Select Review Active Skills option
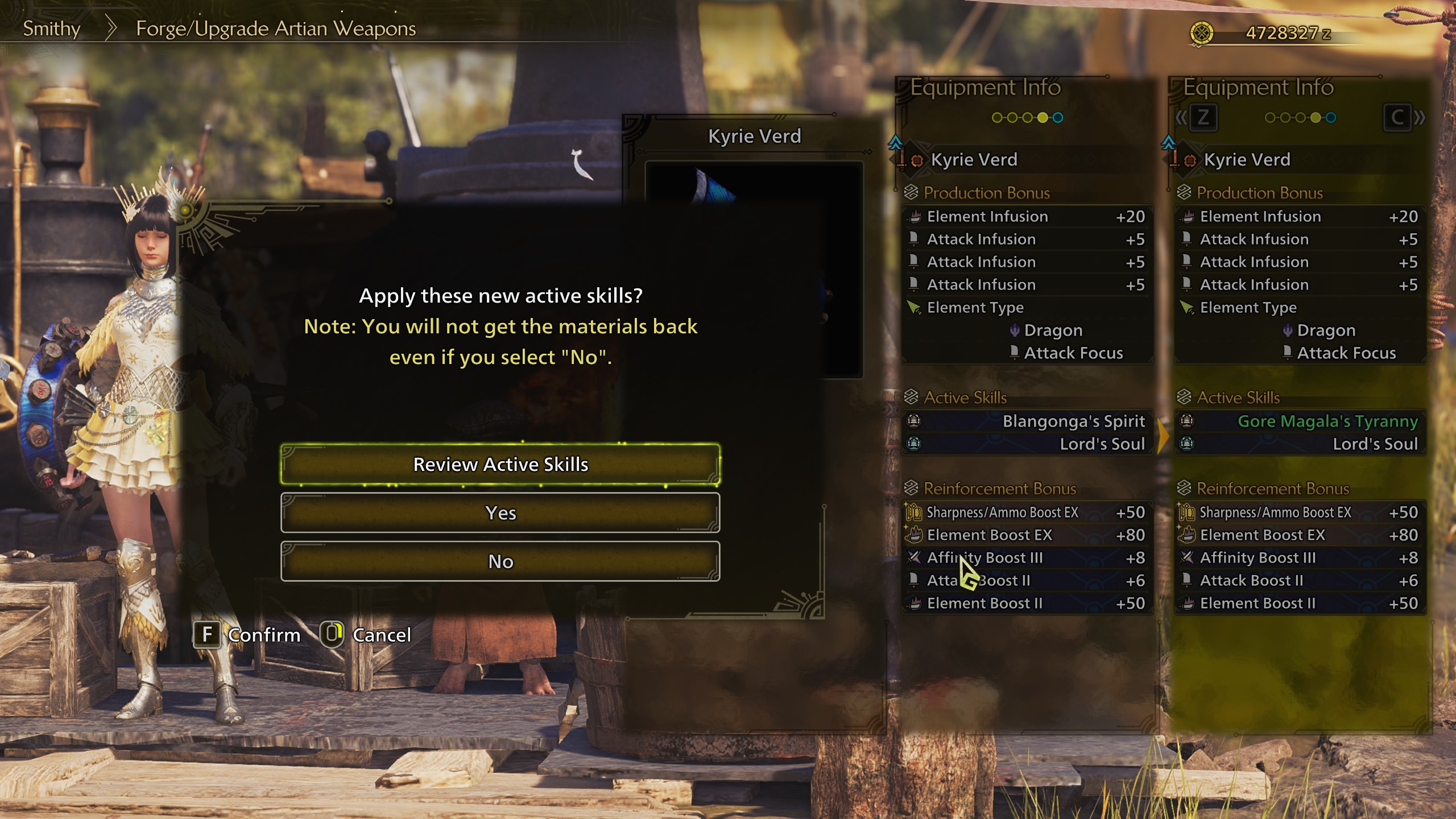 click(x=500, y=464)
